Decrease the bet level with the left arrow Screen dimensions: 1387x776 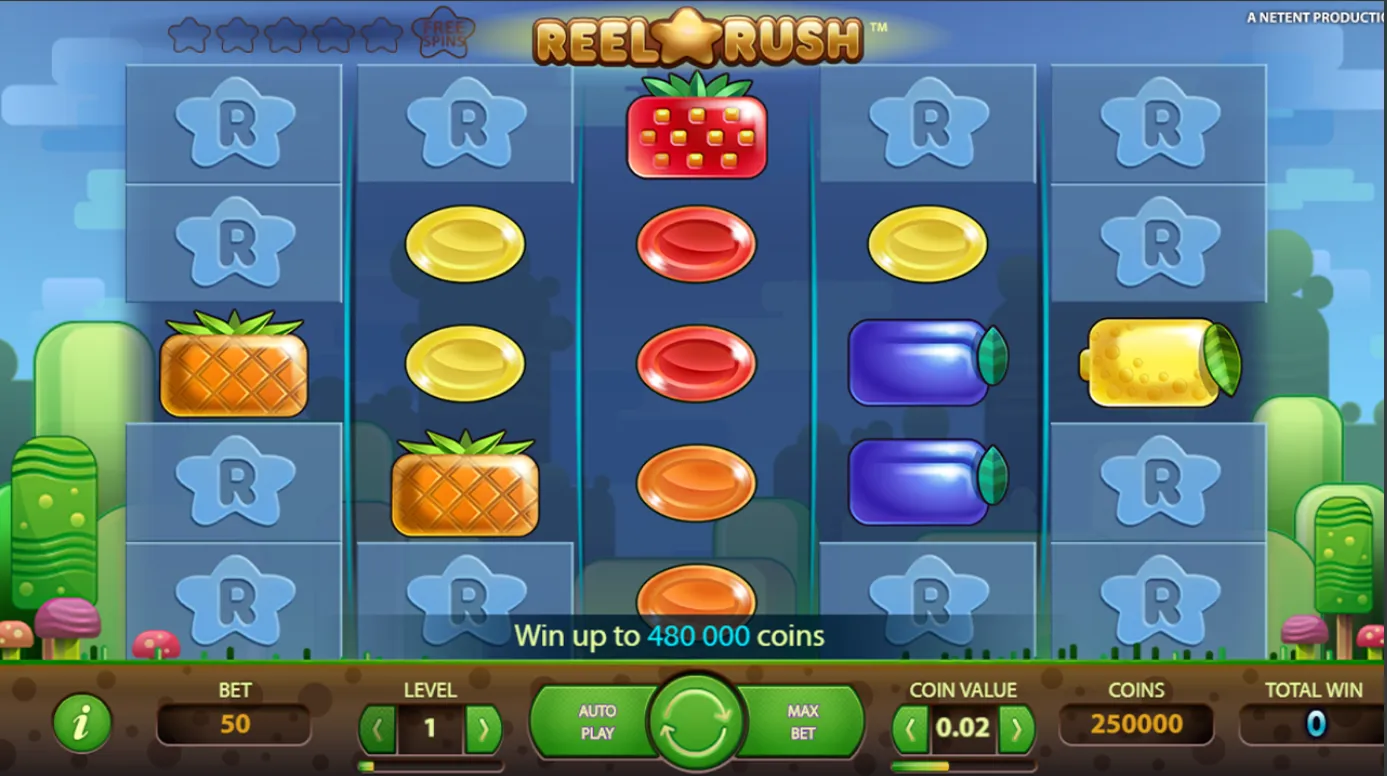click(x=379, y=728)
